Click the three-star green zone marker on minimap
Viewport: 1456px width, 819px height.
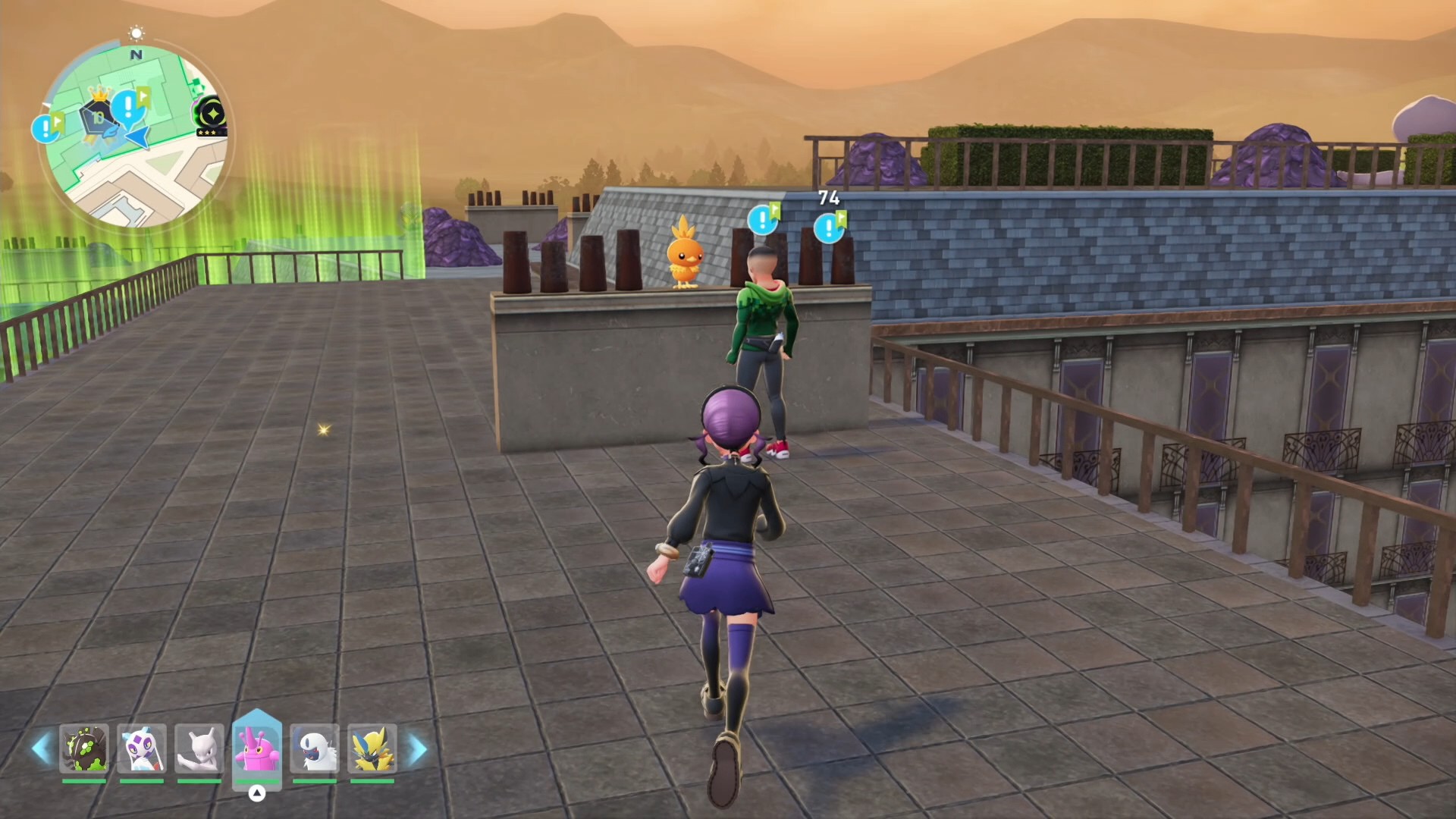(x=212, y=116)
